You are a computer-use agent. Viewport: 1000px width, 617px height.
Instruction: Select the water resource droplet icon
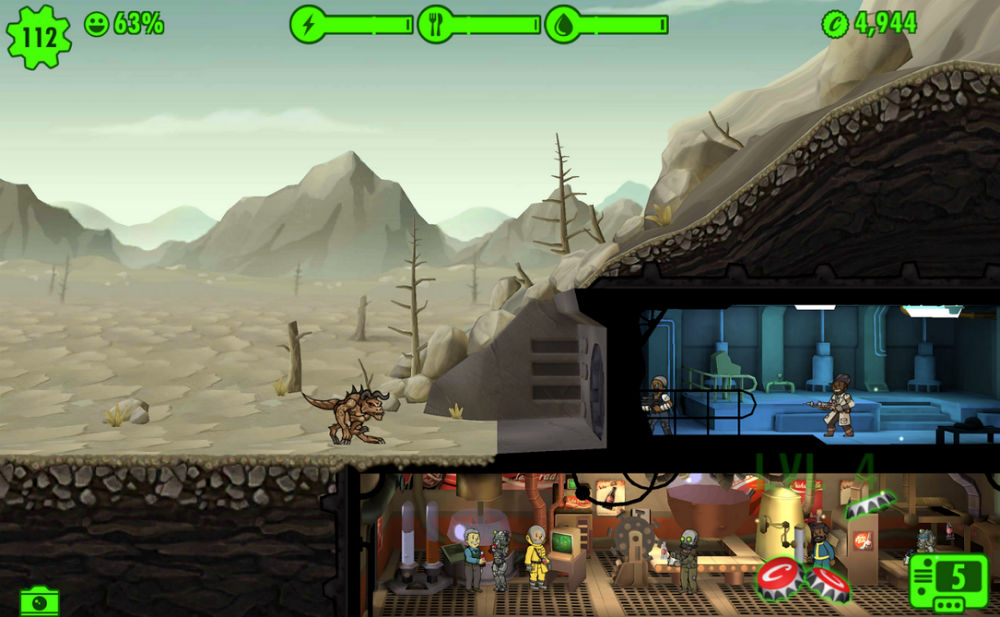pos(563,24)
